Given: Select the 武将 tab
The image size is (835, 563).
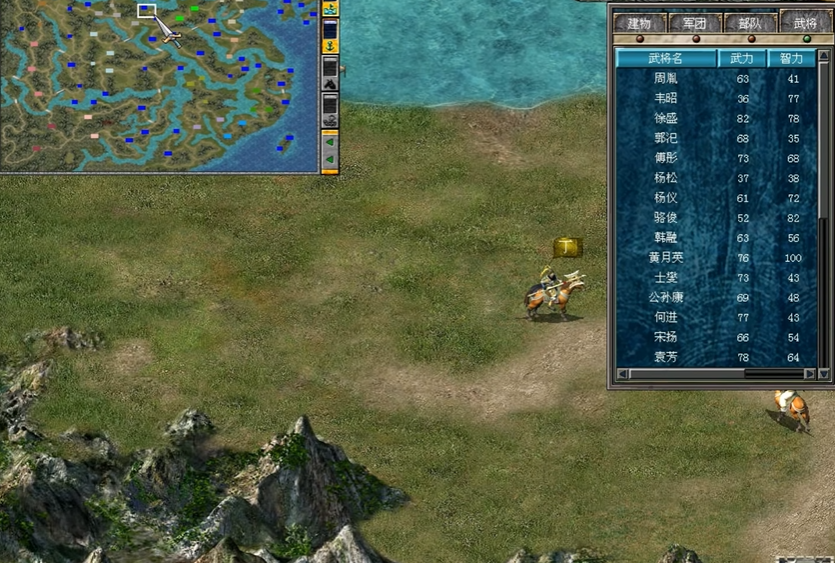Looking at the screenshot, I should tap(805, 22).
